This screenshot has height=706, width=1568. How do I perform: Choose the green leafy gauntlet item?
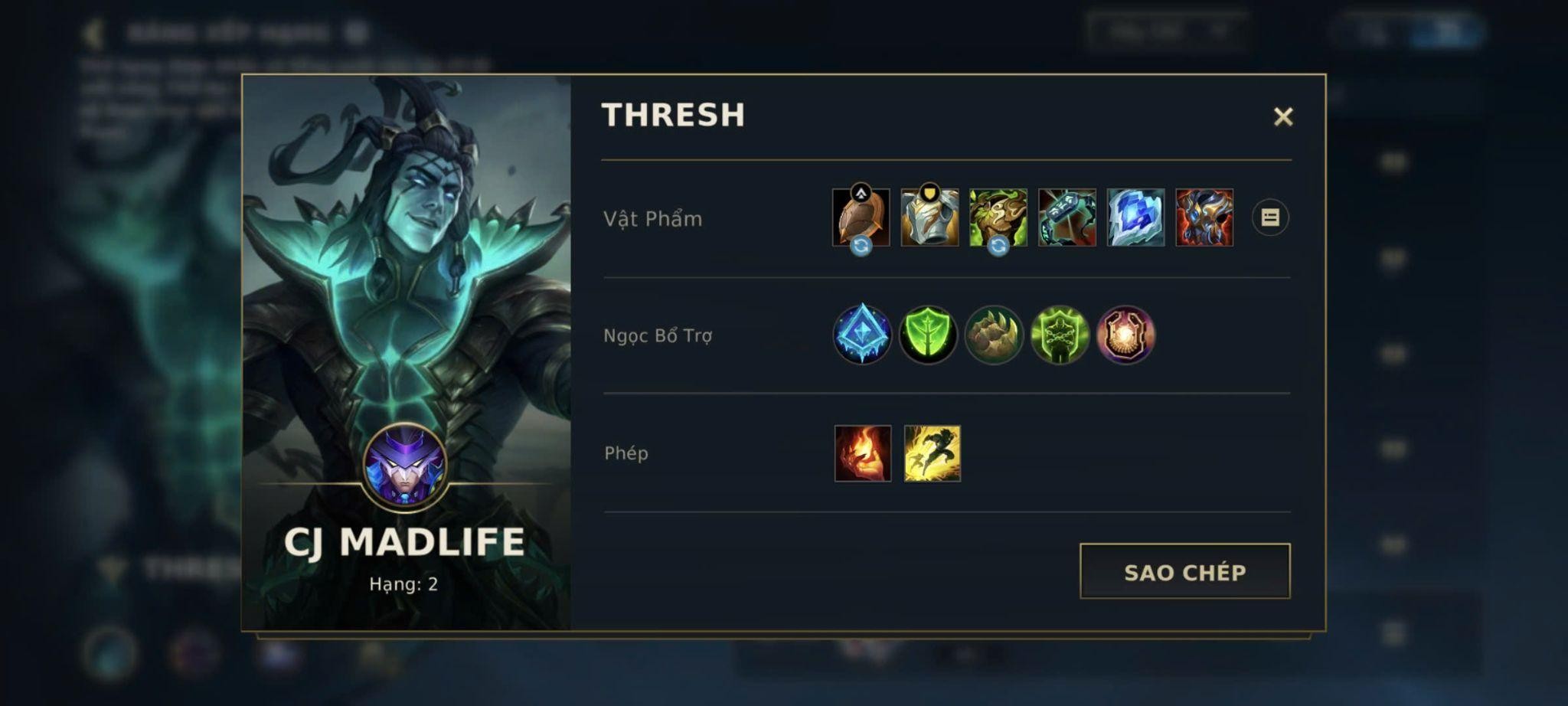coord(998,218)
